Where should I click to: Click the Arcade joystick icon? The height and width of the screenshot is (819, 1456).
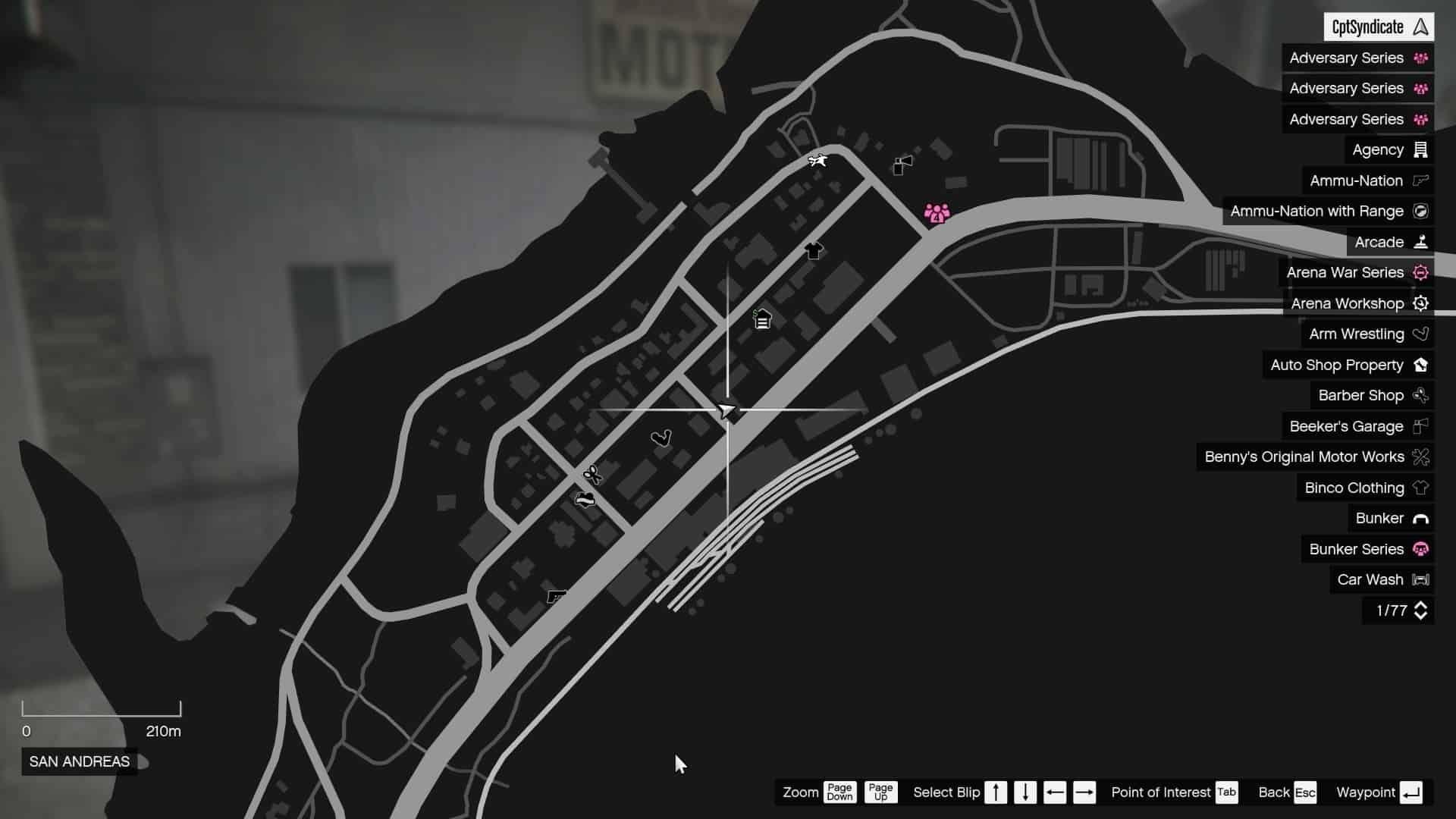1420,242
